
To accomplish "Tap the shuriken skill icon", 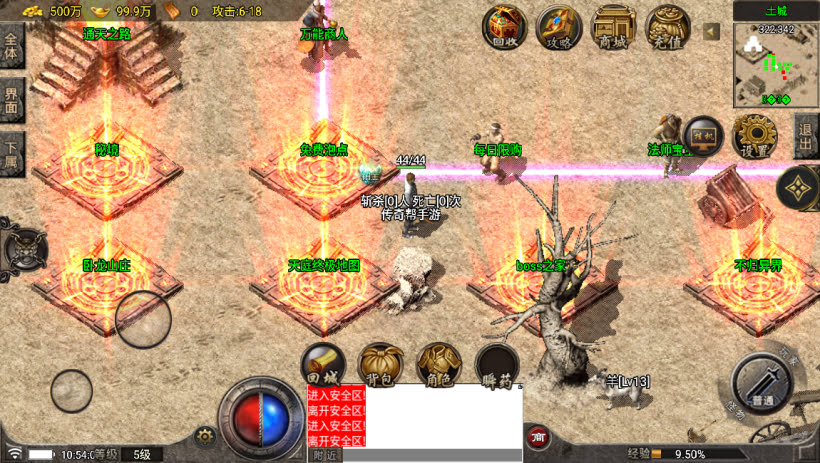I will tap(798, 186).
